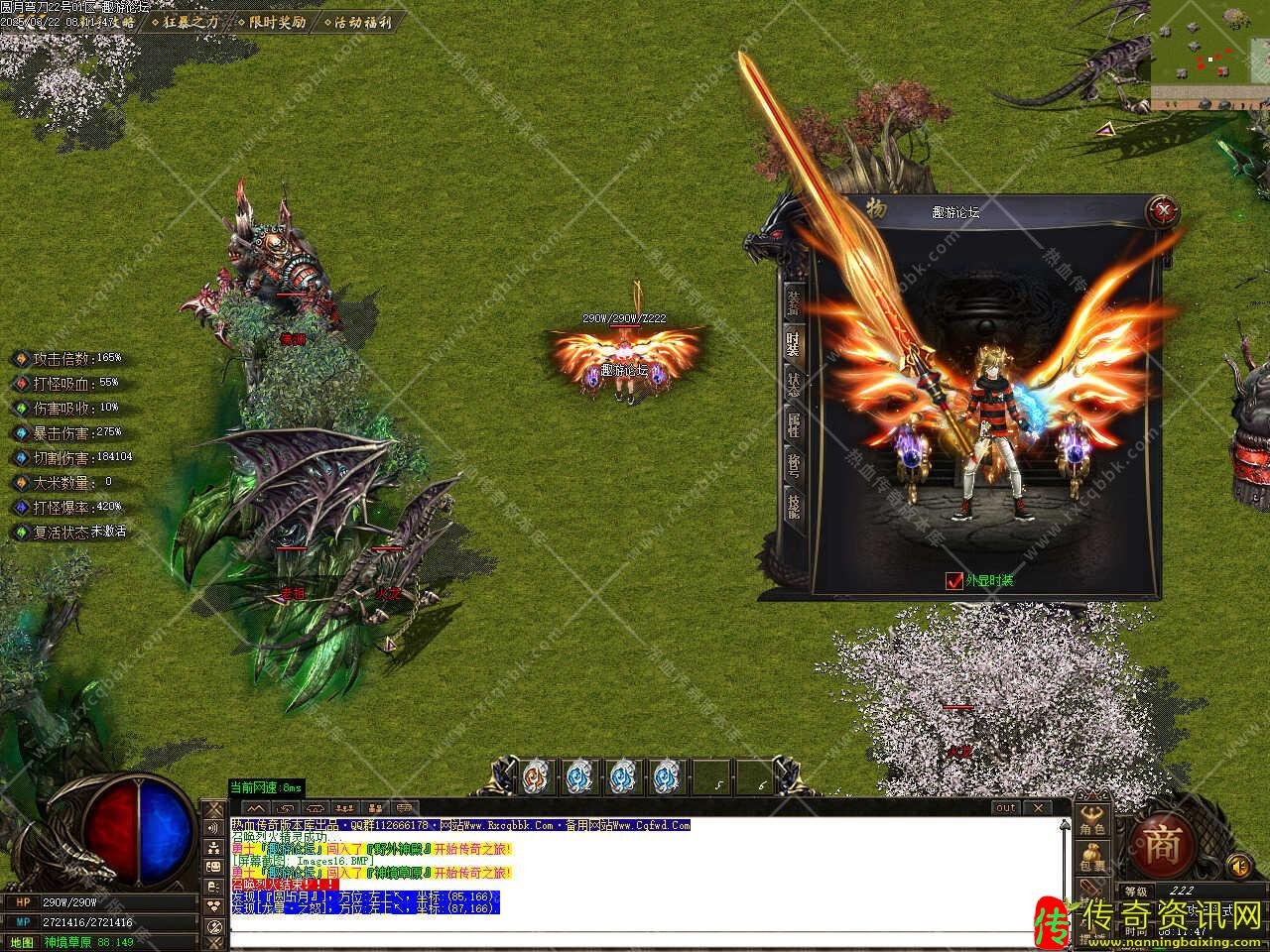This screenshot has height=952, width=1270.
Task: Show the 属性 attributes tab
Action: click(x=793, y=424)
